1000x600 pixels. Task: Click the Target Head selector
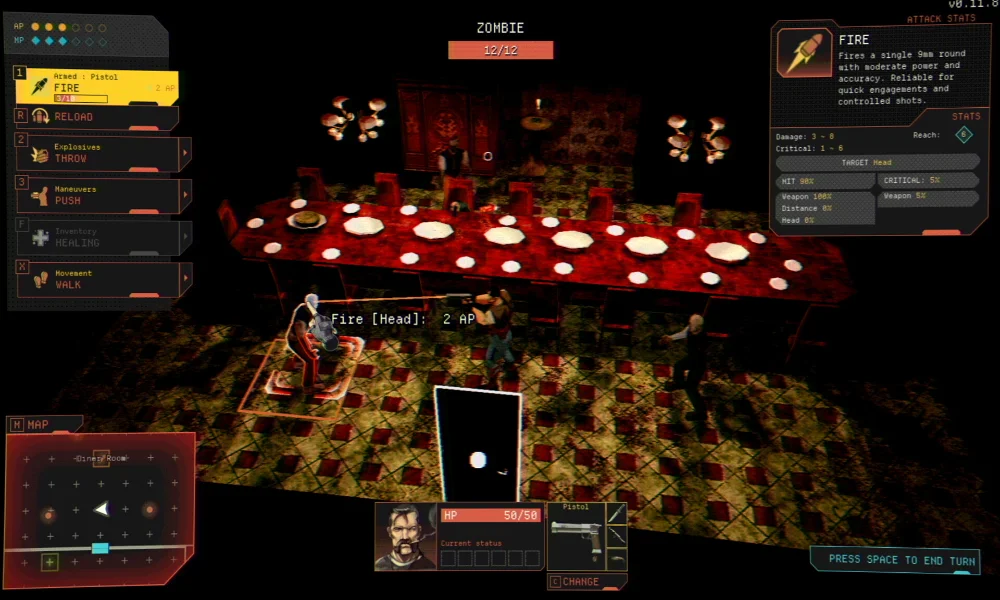[x=877, y=162]
